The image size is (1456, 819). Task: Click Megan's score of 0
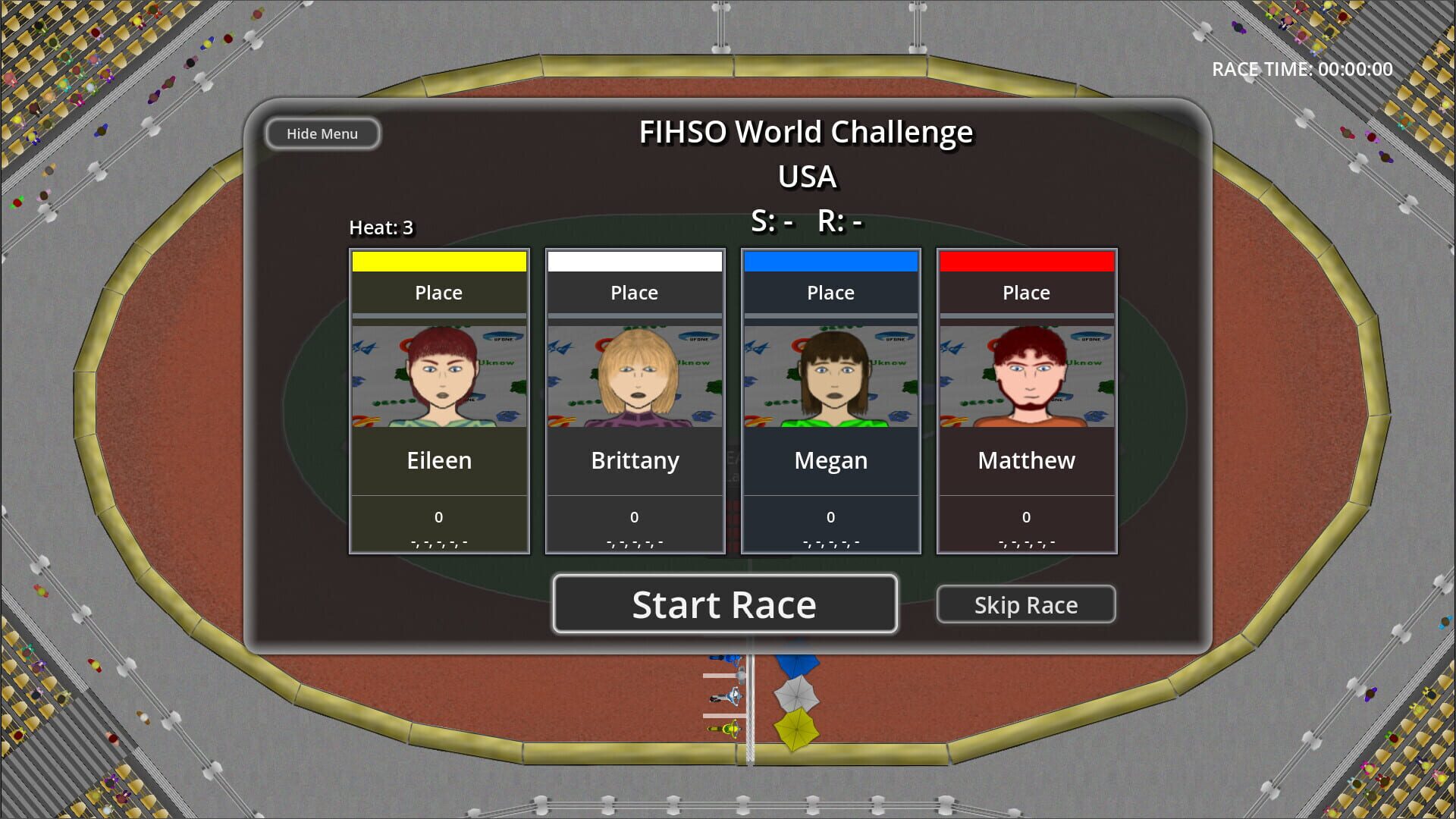click(x=830, y=516)
